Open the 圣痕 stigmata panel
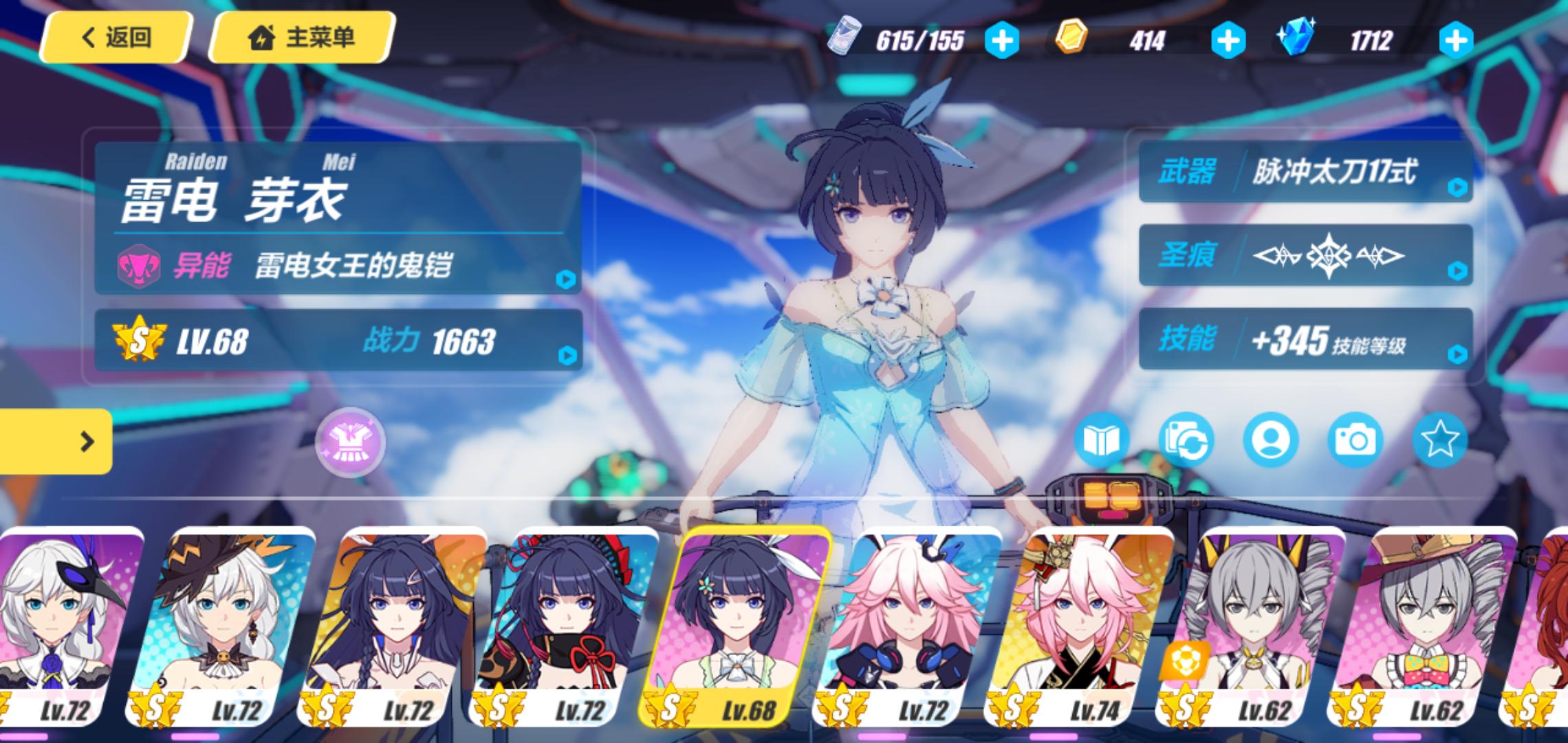The image size is (1568, 743). pos(1305,255)
